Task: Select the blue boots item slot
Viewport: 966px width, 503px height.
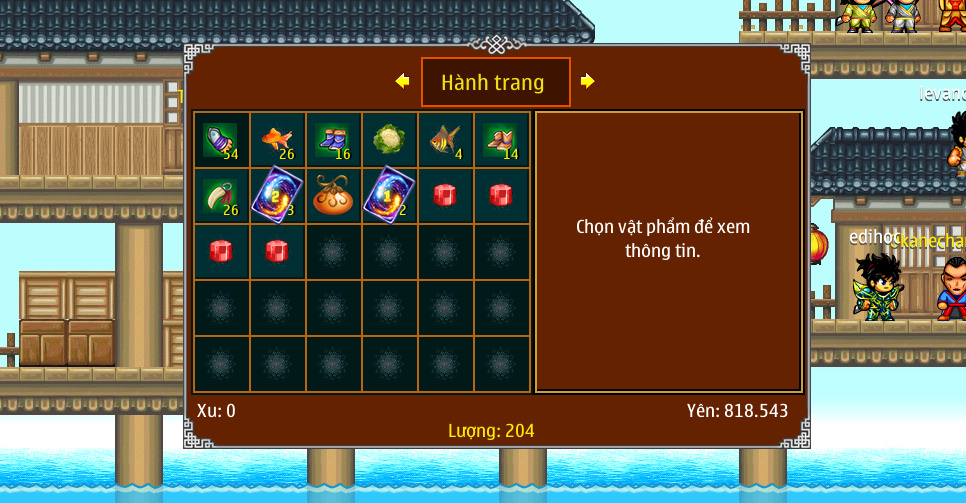Action: (x=333, y=140)
